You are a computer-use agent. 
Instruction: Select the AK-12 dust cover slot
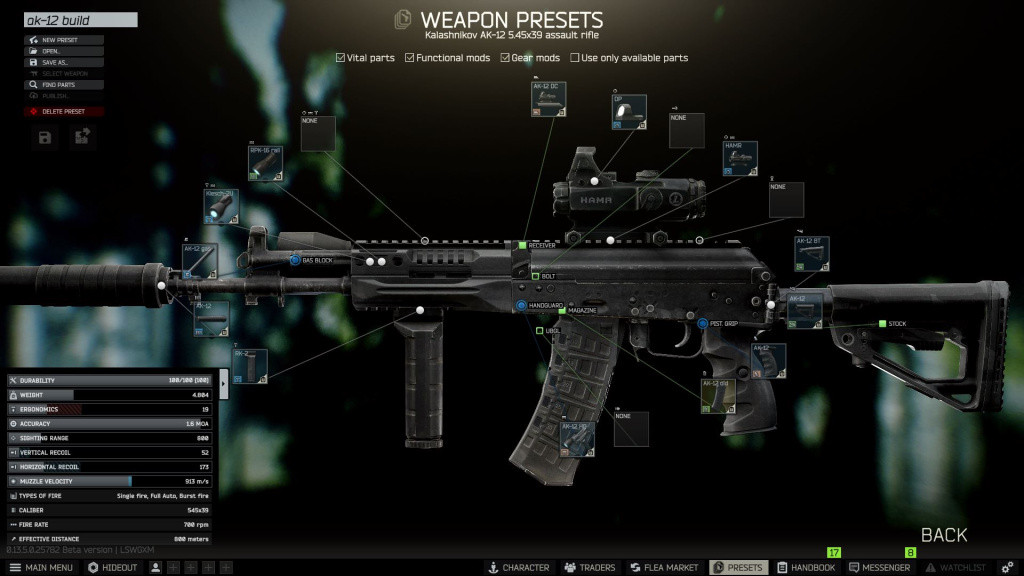[x=548, y=100]
